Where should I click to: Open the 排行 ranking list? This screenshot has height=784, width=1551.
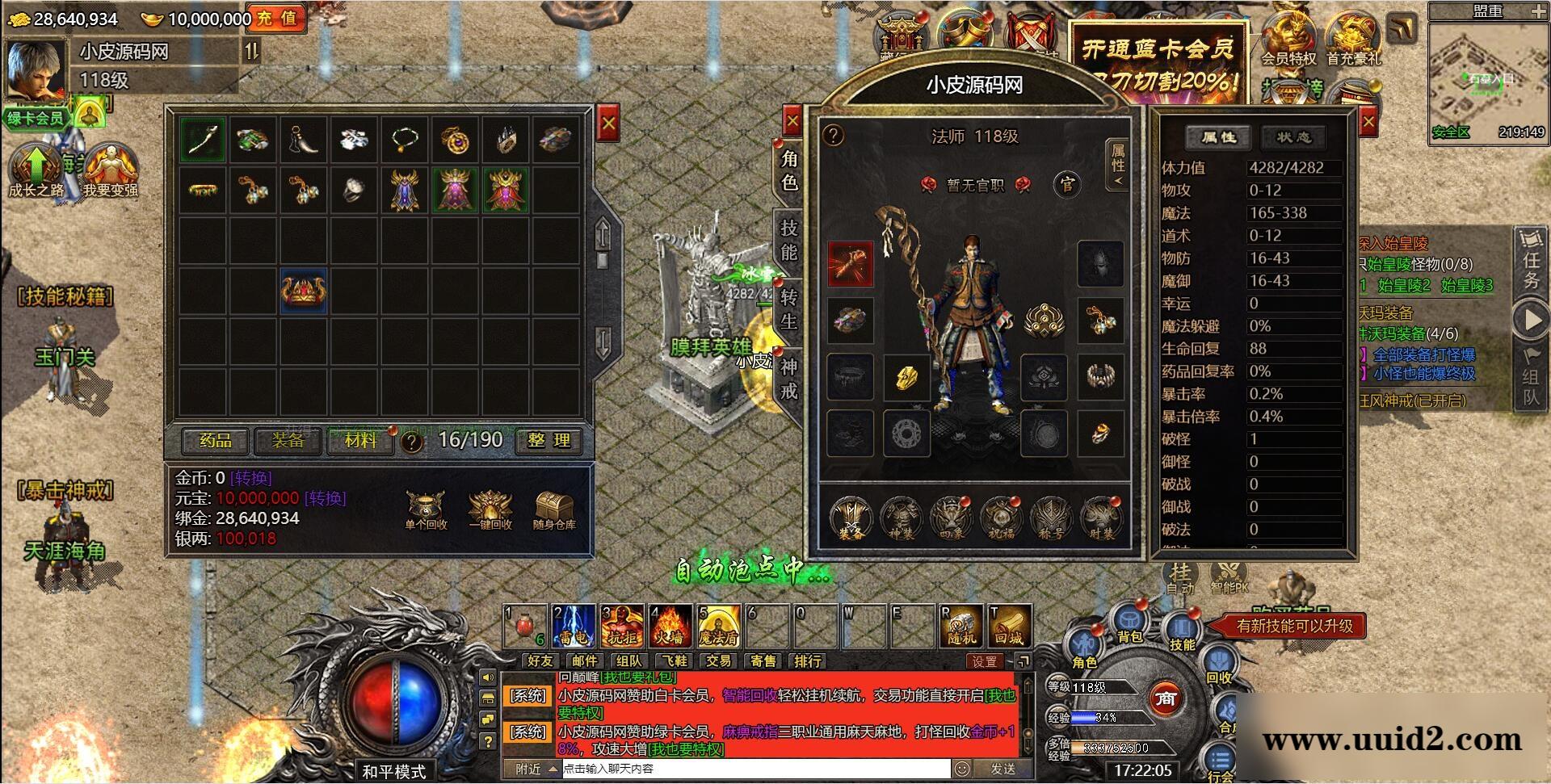(x=808, y=661)
